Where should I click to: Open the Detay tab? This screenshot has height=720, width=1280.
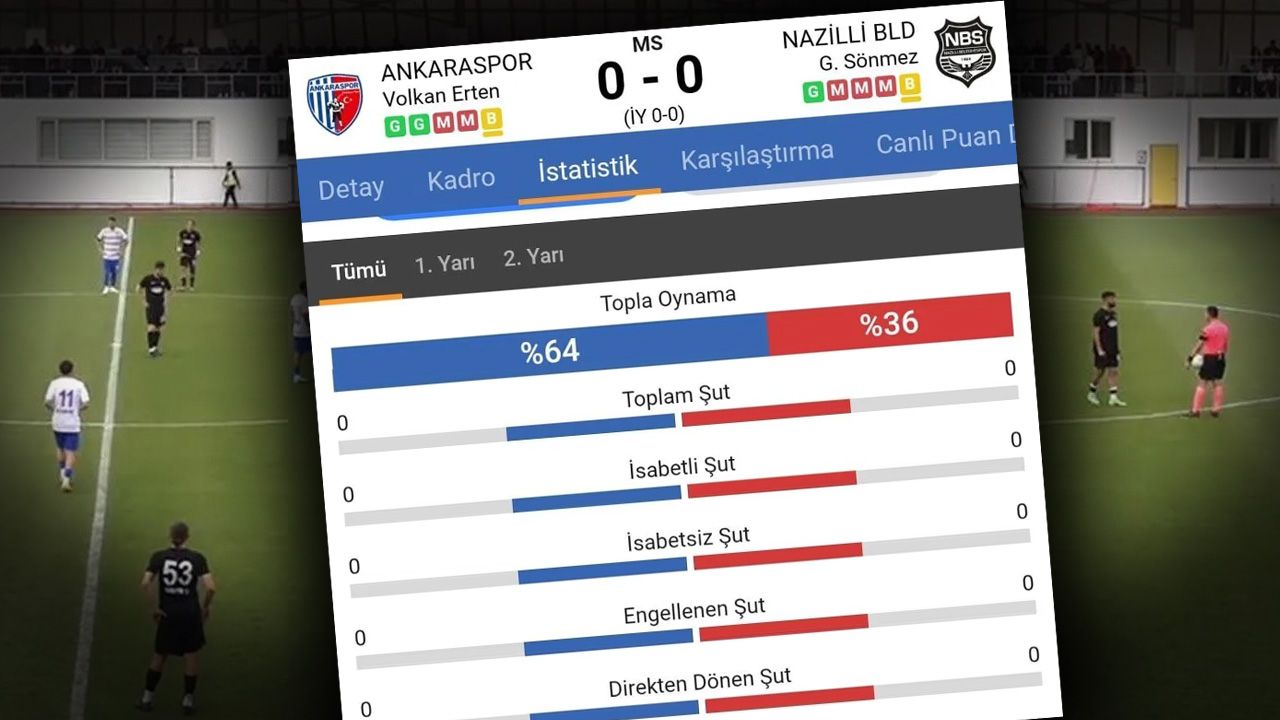(352, 187)
